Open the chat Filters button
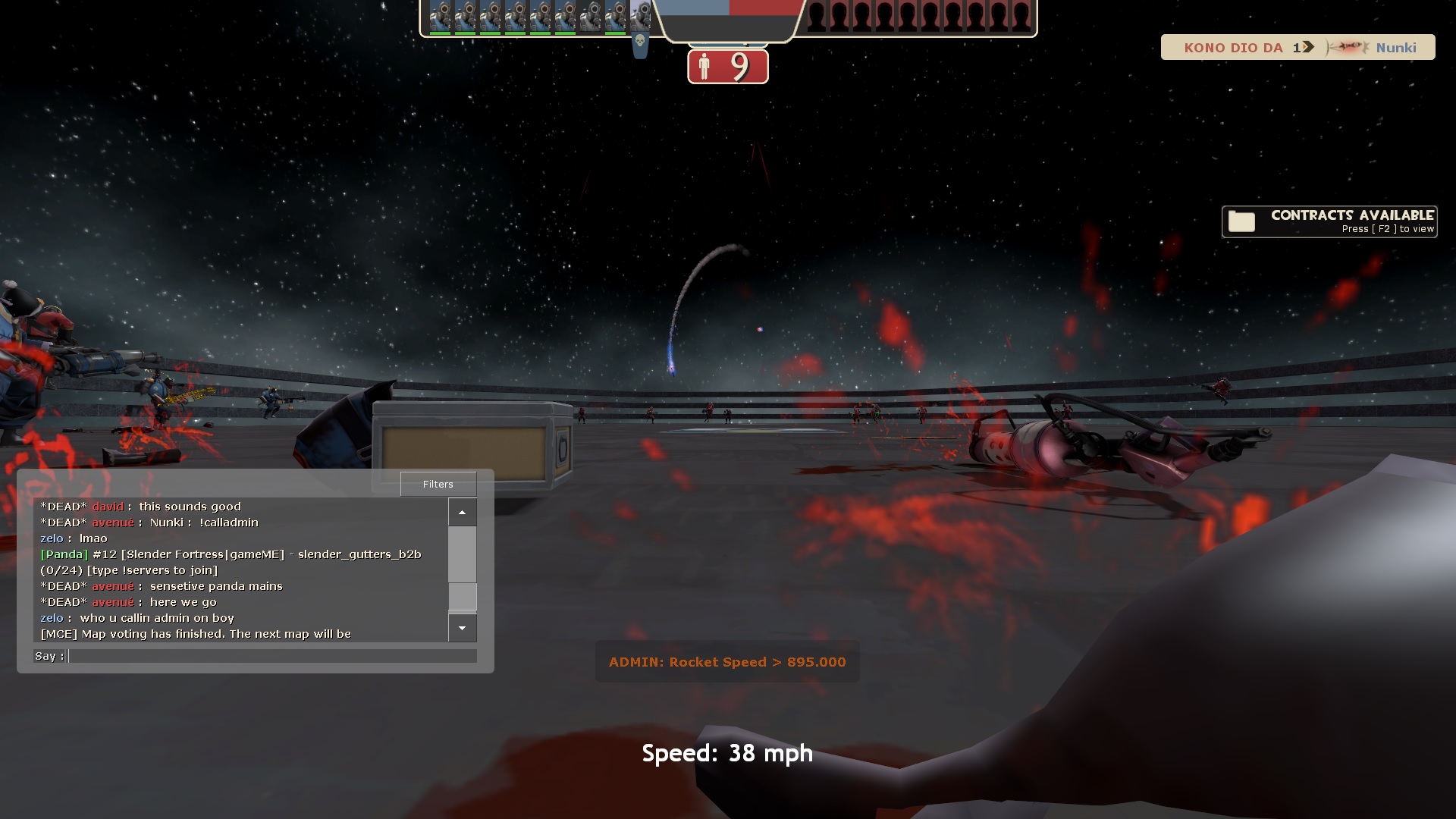The image size is (1456, 819). click(438, 484)
